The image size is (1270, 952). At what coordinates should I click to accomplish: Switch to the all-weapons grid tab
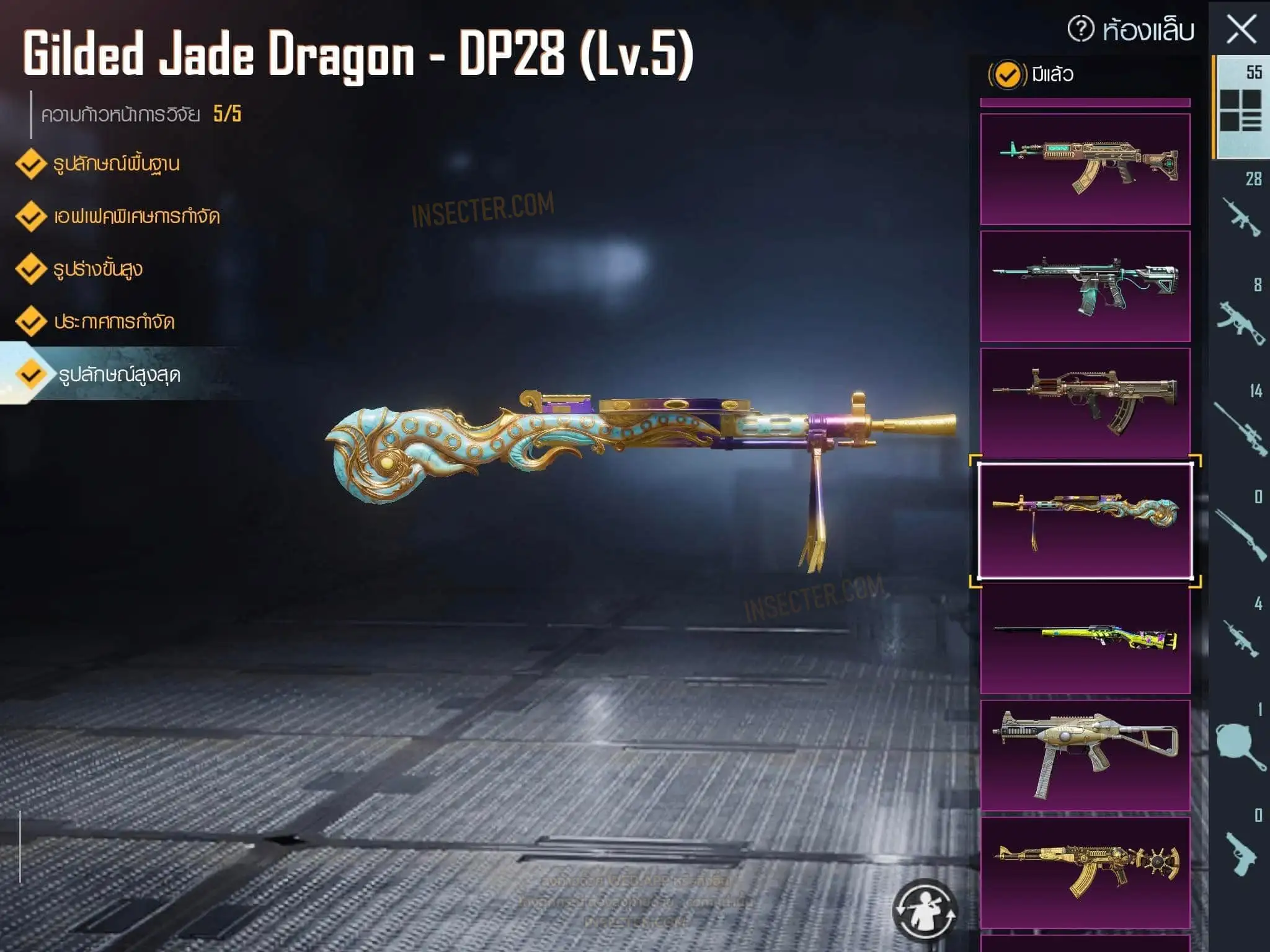point(1240,108)
